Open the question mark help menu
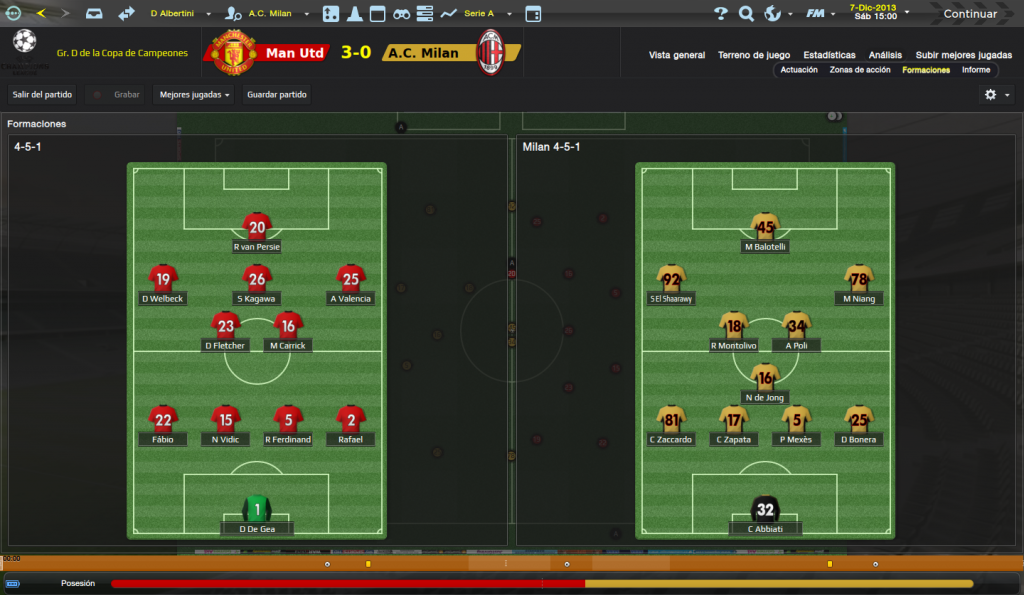Screen dimensions: 1024x595 721,14
